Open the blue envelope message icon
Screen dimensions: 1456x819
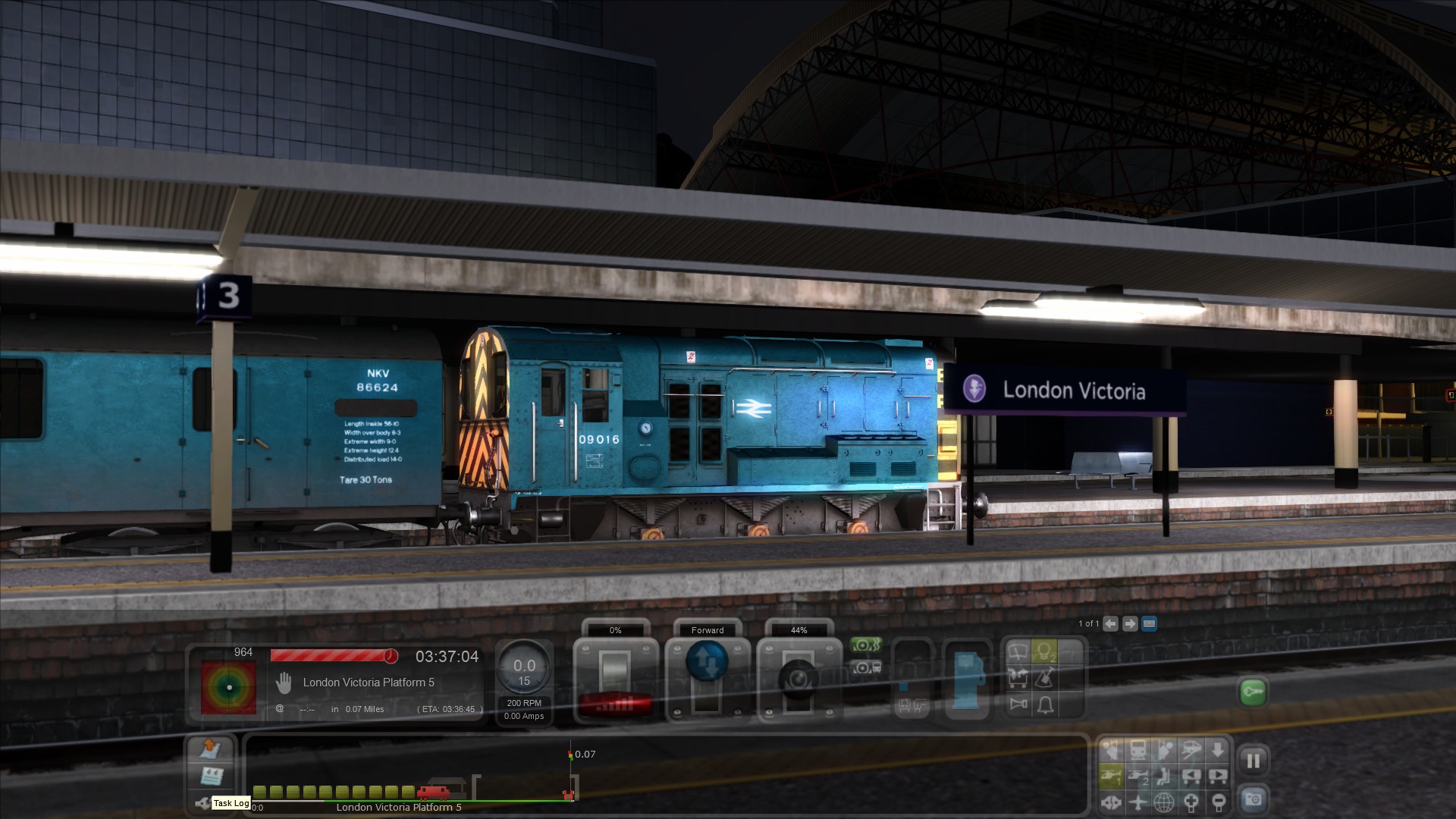click(x=1149, y=624)
